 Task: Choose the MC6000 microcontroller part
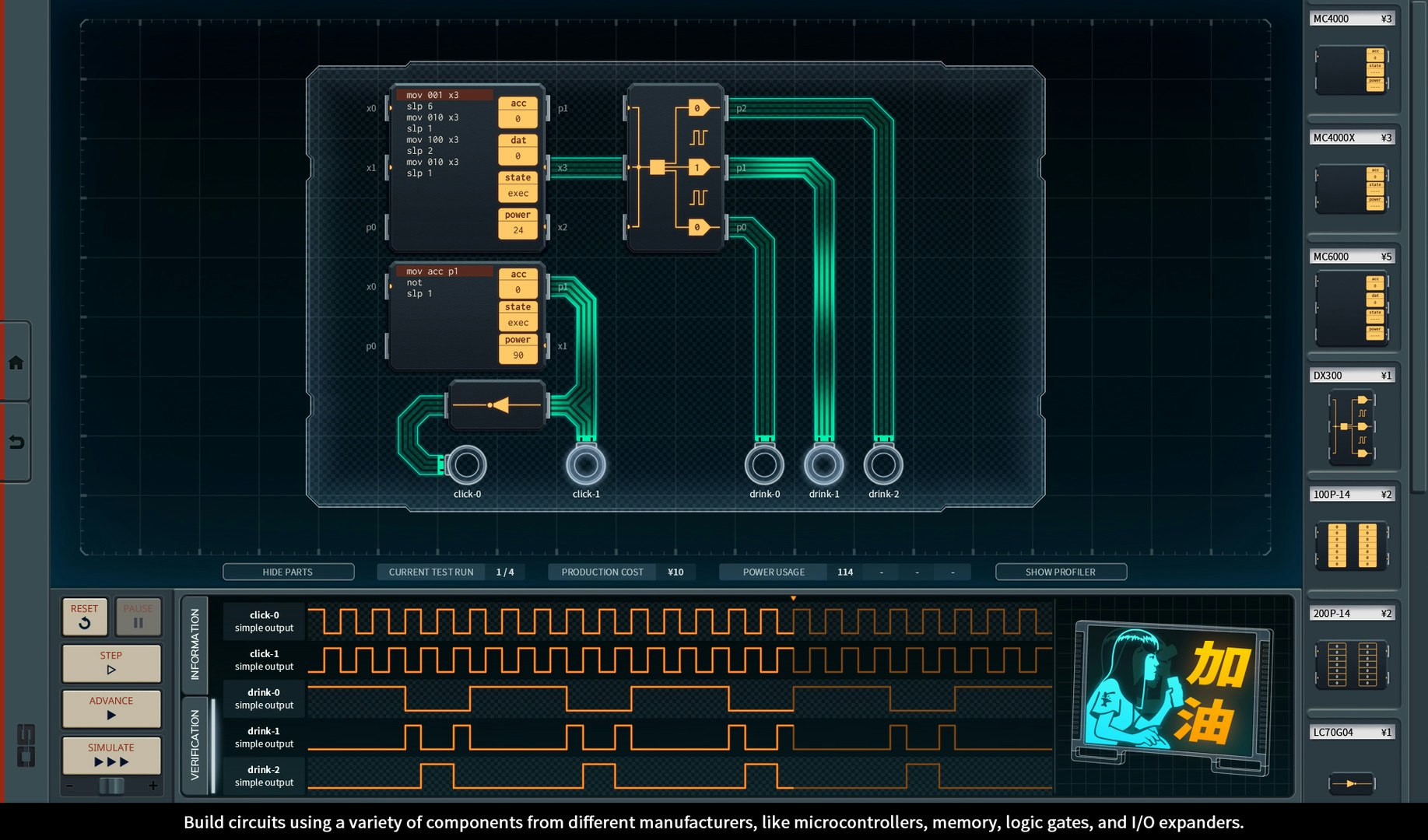click(x=1352, y=309)
